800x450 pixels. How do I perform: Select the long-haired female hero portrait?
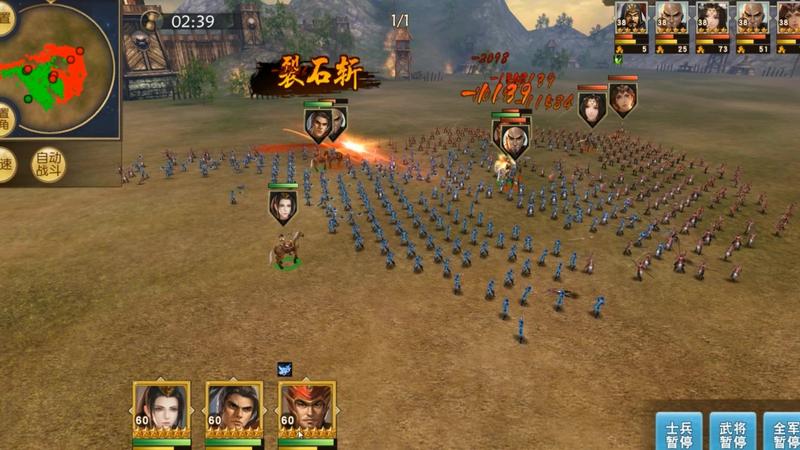(x=161, y=408)
